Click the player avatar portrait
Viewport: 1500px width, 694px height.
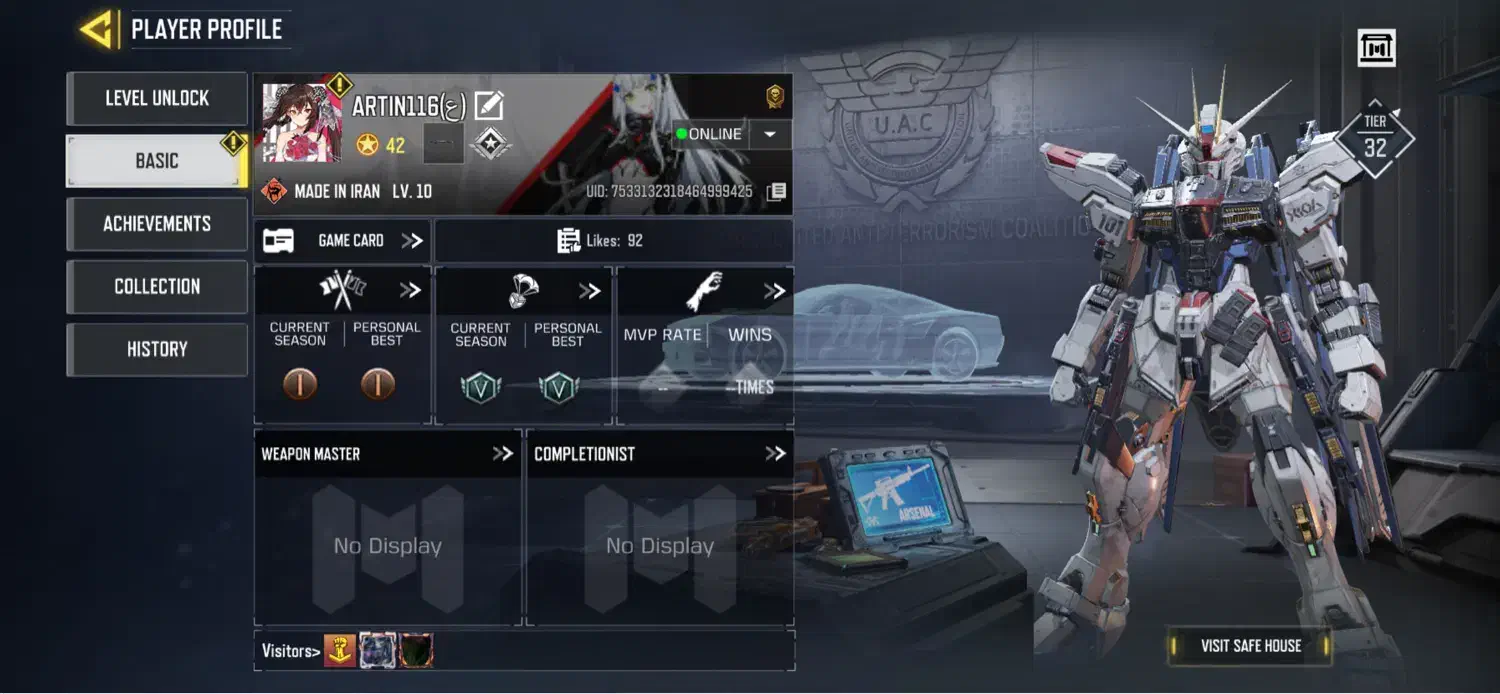pyautogui.click(x=301, y=123)
